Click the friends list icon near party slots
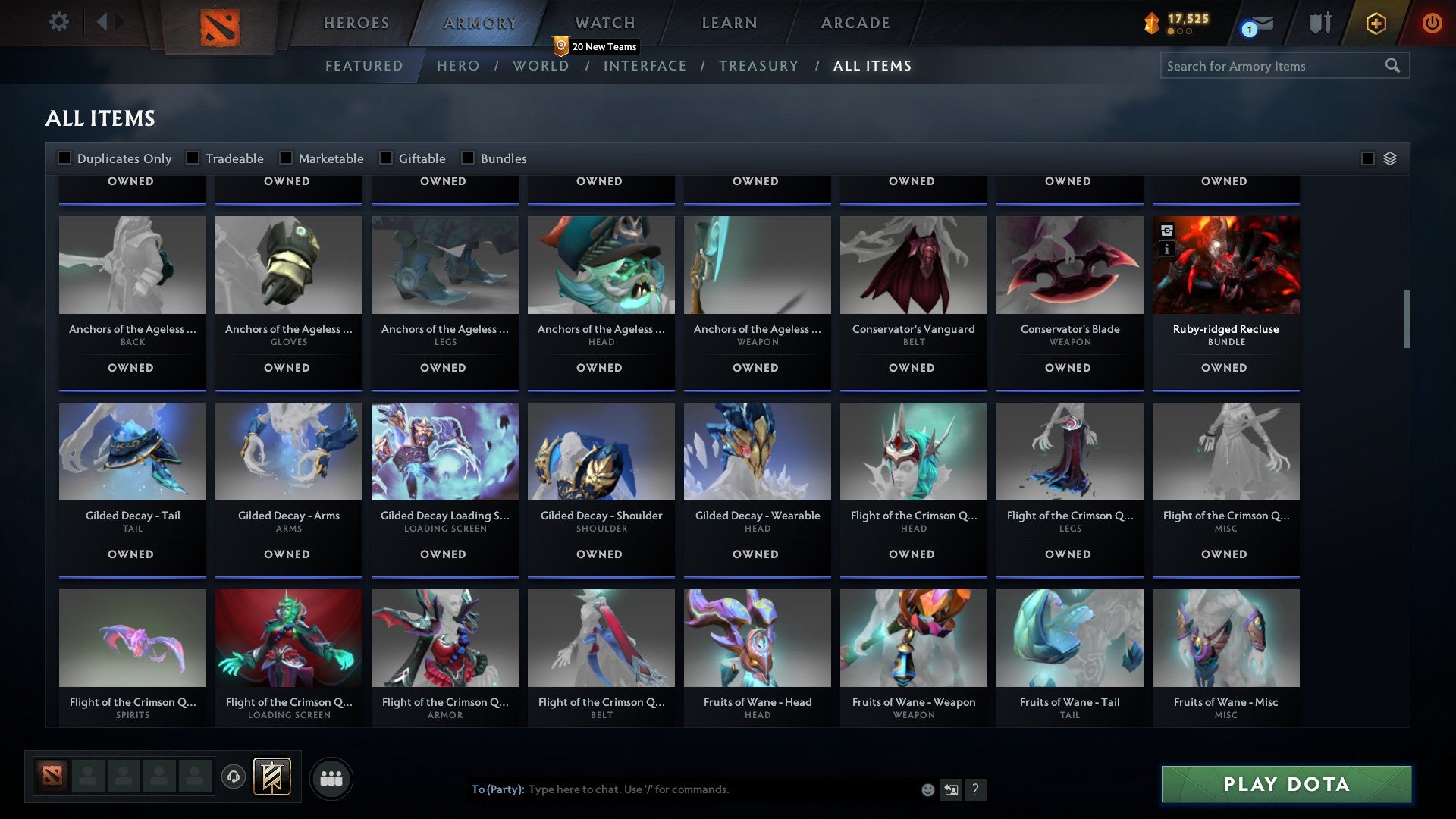The width and height of the screenshot is (1456, 819). coord(331,777)
